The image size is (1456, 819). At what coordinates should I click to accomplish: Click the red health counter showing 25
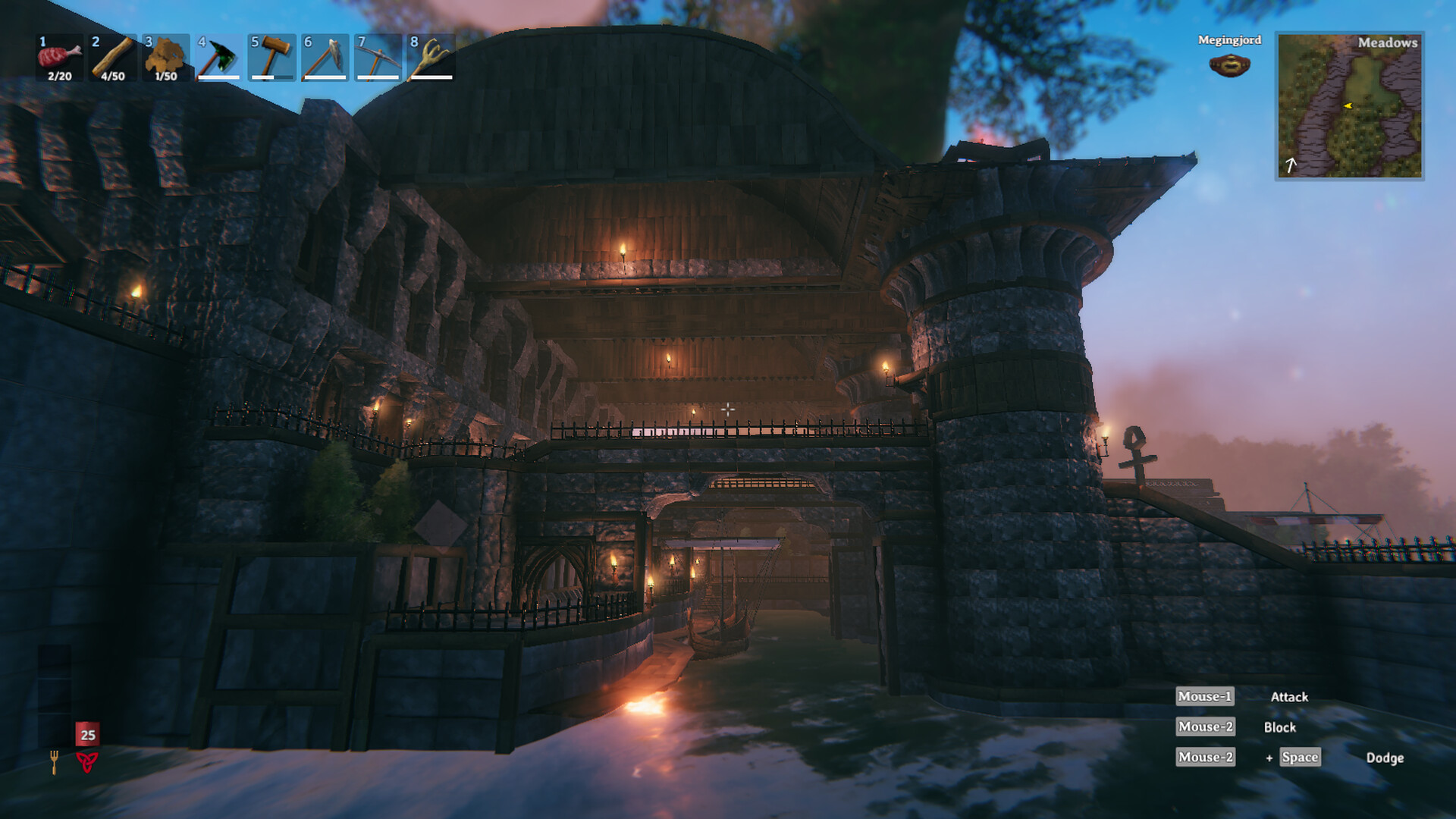pyautogui.click(x=86, y=734)
